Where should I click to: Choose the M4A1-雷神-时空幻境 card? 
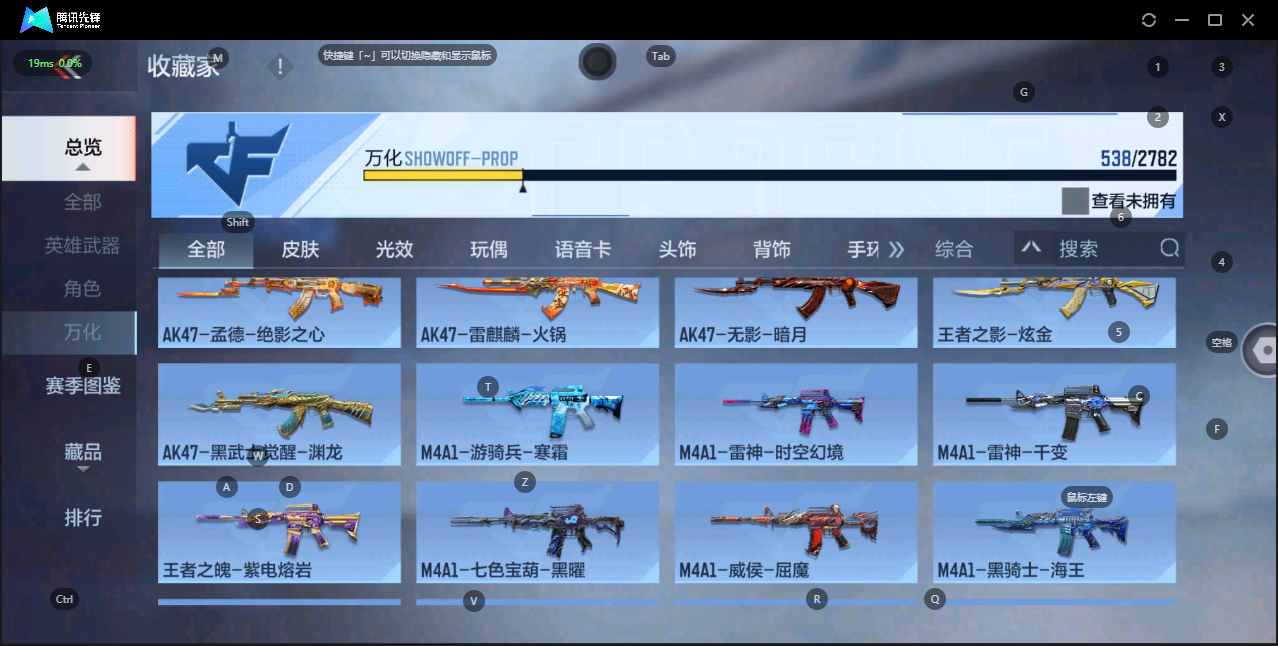click(x=795, y=414)
